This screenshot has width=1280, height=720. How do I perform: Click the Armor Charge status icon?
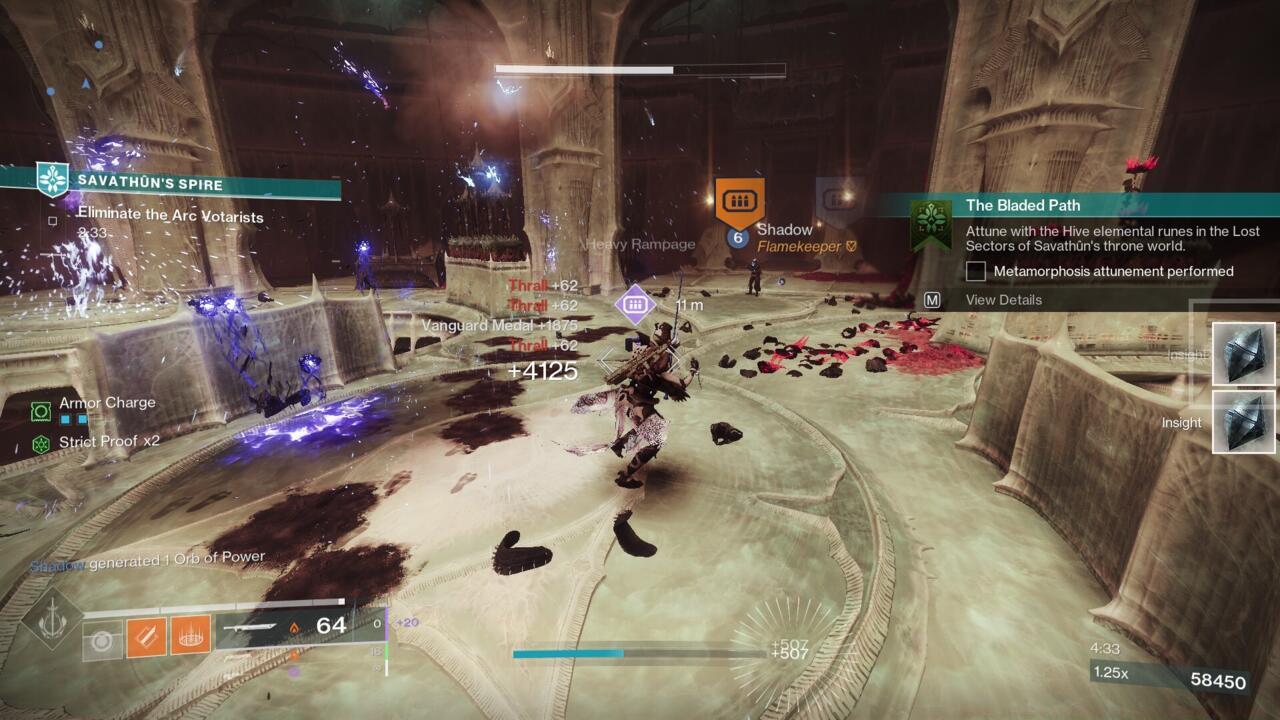click(41, 410)
